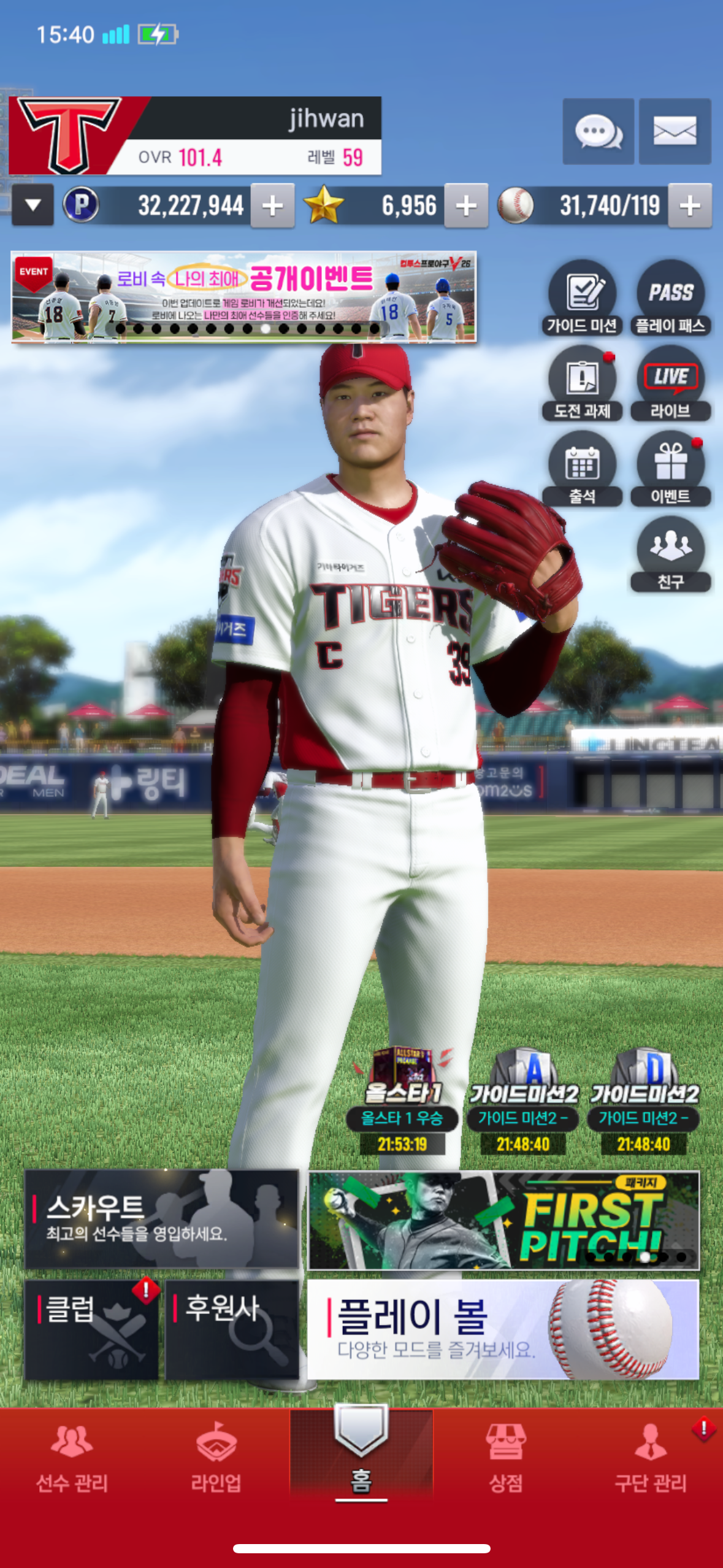Open the 스카우트 scout panel

161,1219
